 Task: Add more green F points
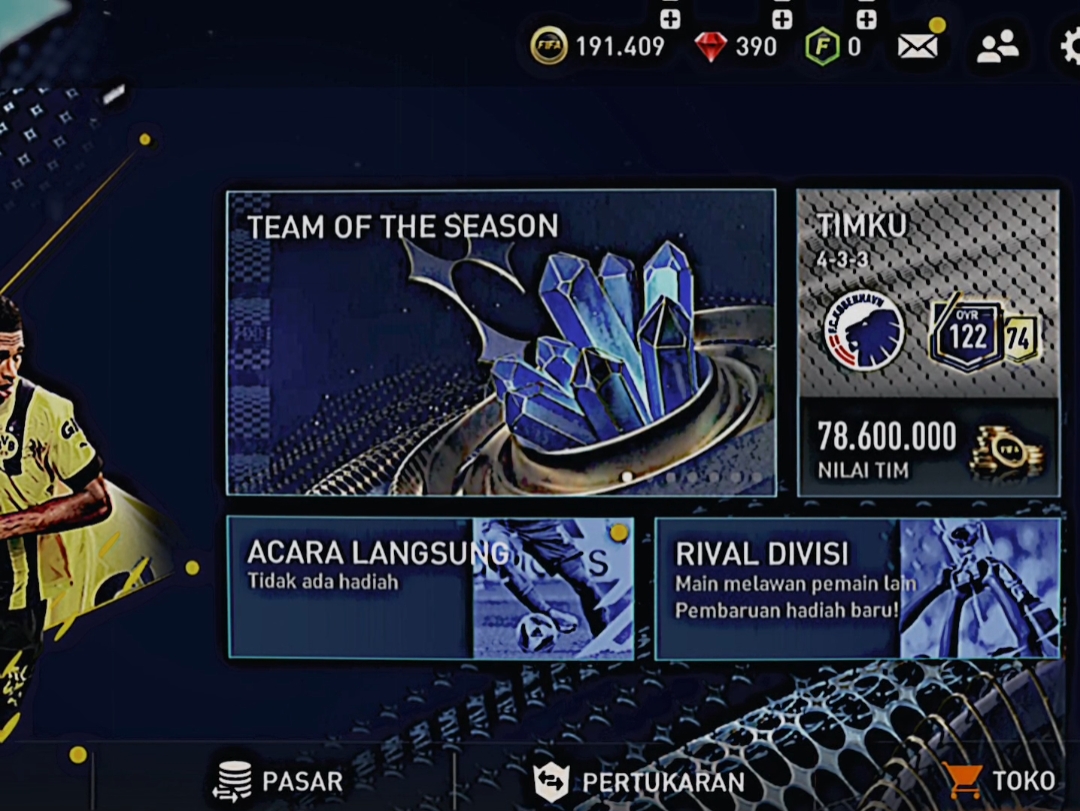[x=866, y=19]
